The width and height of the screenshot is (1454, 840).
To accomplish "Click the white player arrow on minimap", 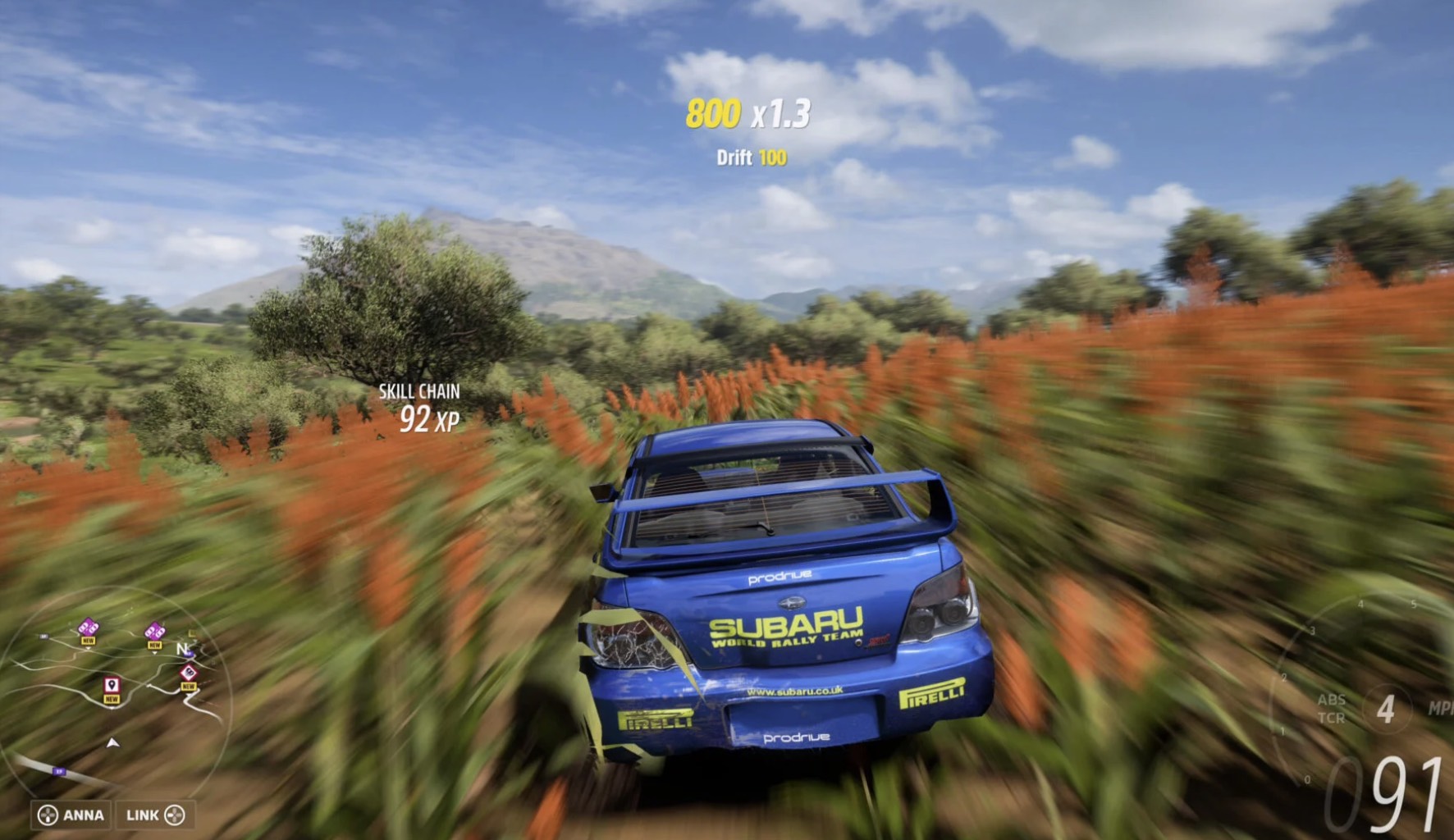I will pyautogui.click(x=113, y=743).
